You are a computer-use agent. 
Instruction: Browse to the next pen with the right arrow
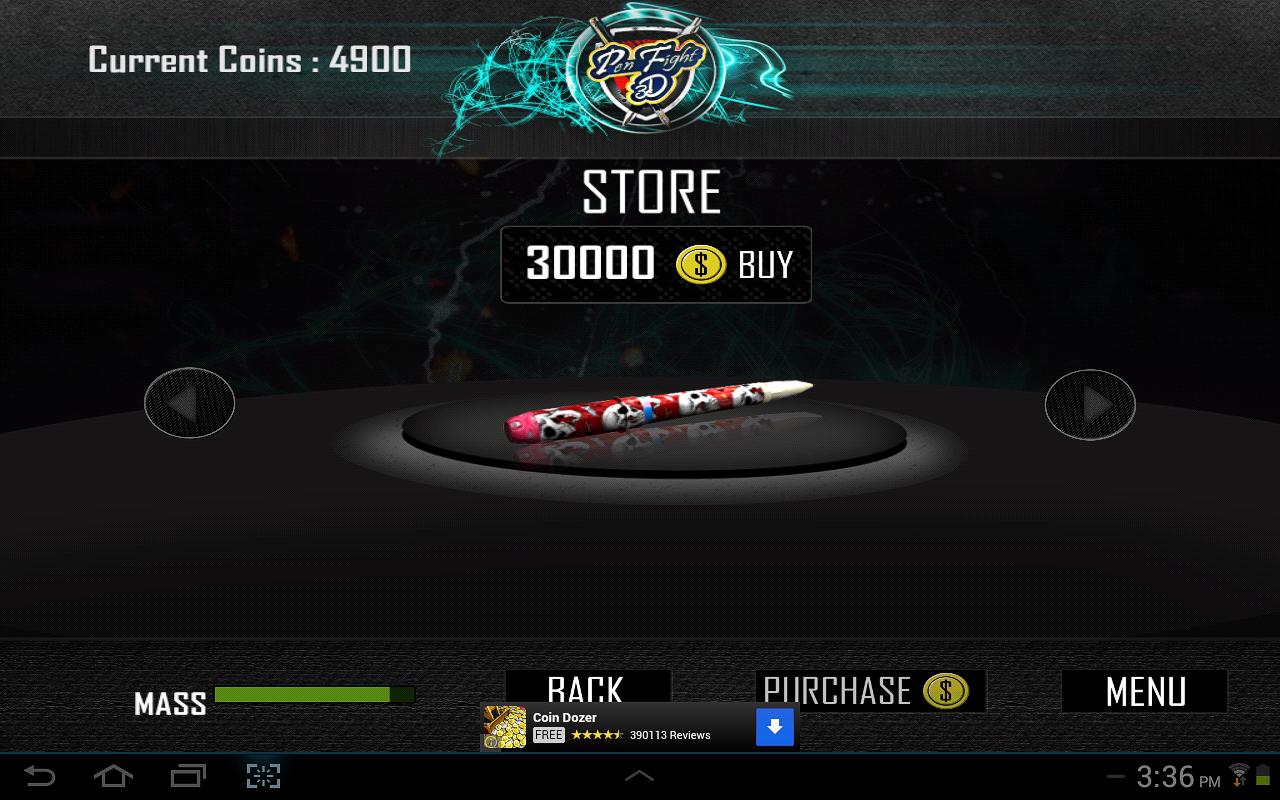pyautogui.click(x=1089, y=405)
